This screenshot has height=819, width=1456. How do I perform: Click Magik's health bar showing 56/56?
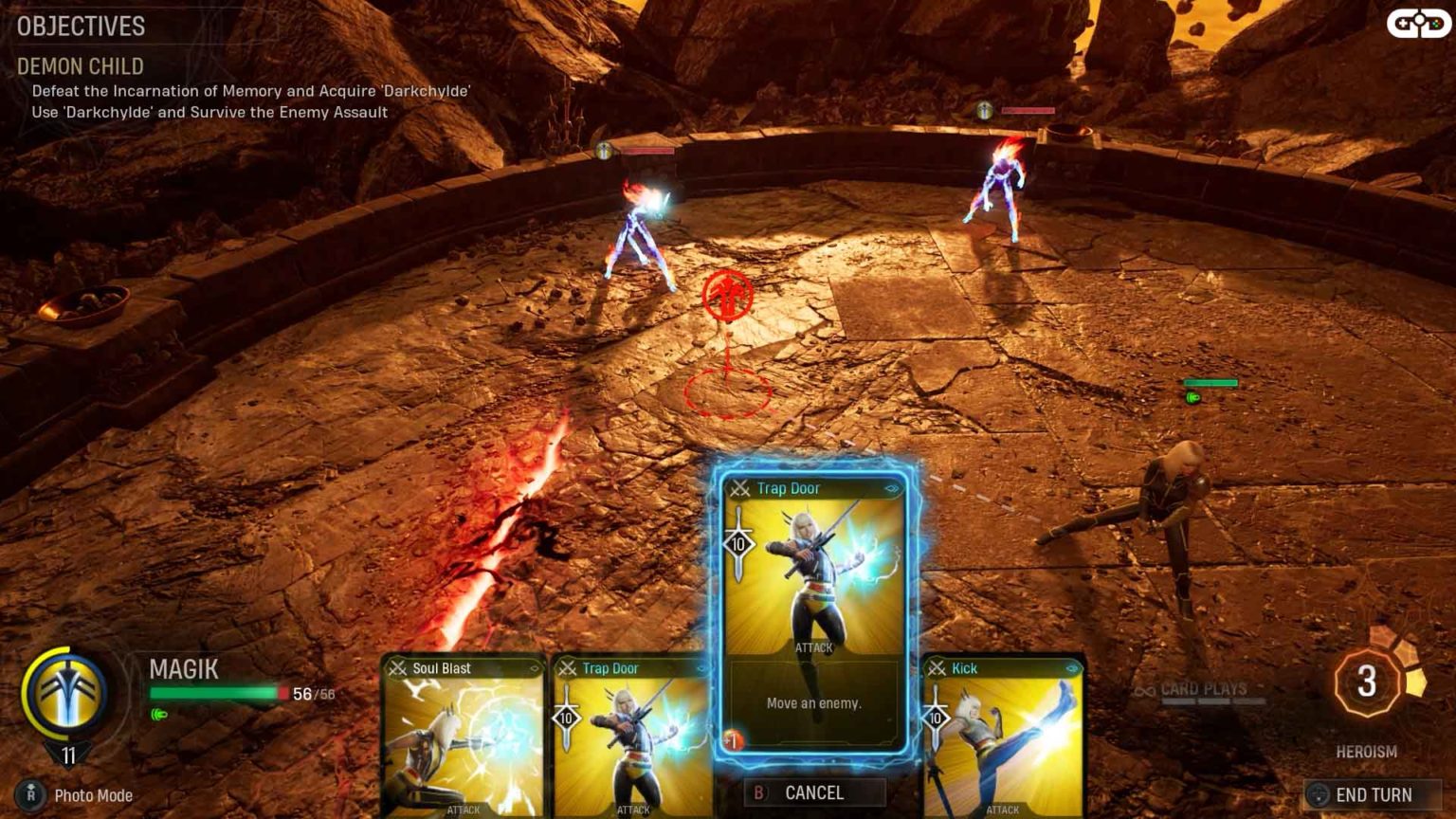227,692
